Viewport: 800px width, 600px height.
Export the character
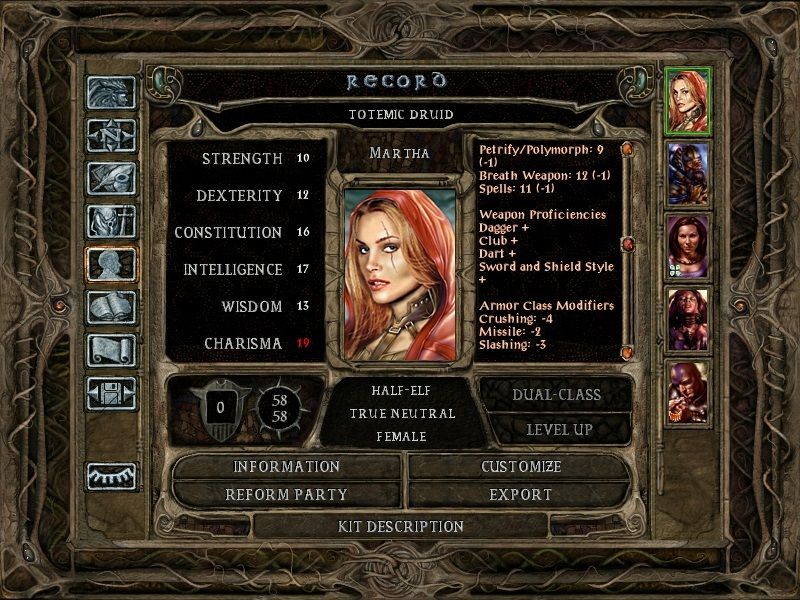[520, 494]
